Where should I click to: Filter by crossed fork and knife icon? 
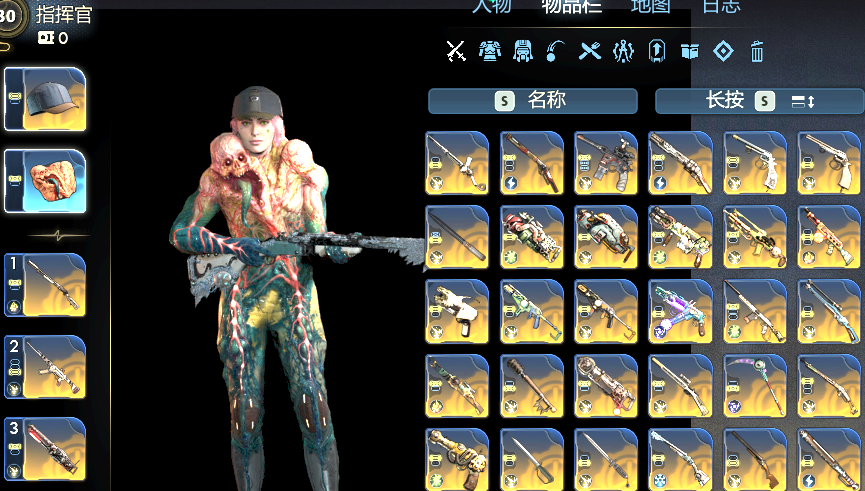[x=590, y=50]
